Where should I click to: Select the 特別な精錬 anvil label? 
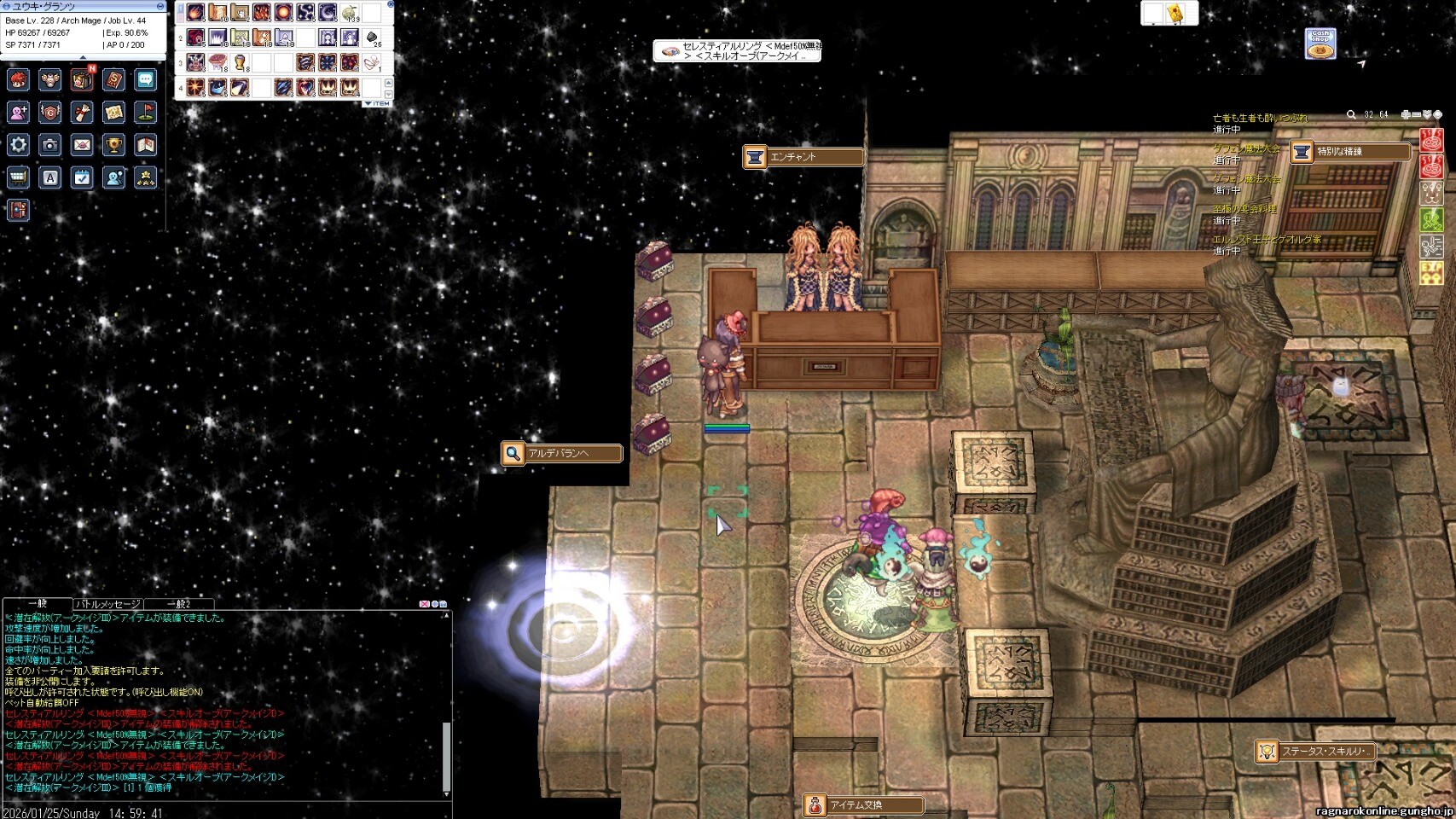[1349, 152]
